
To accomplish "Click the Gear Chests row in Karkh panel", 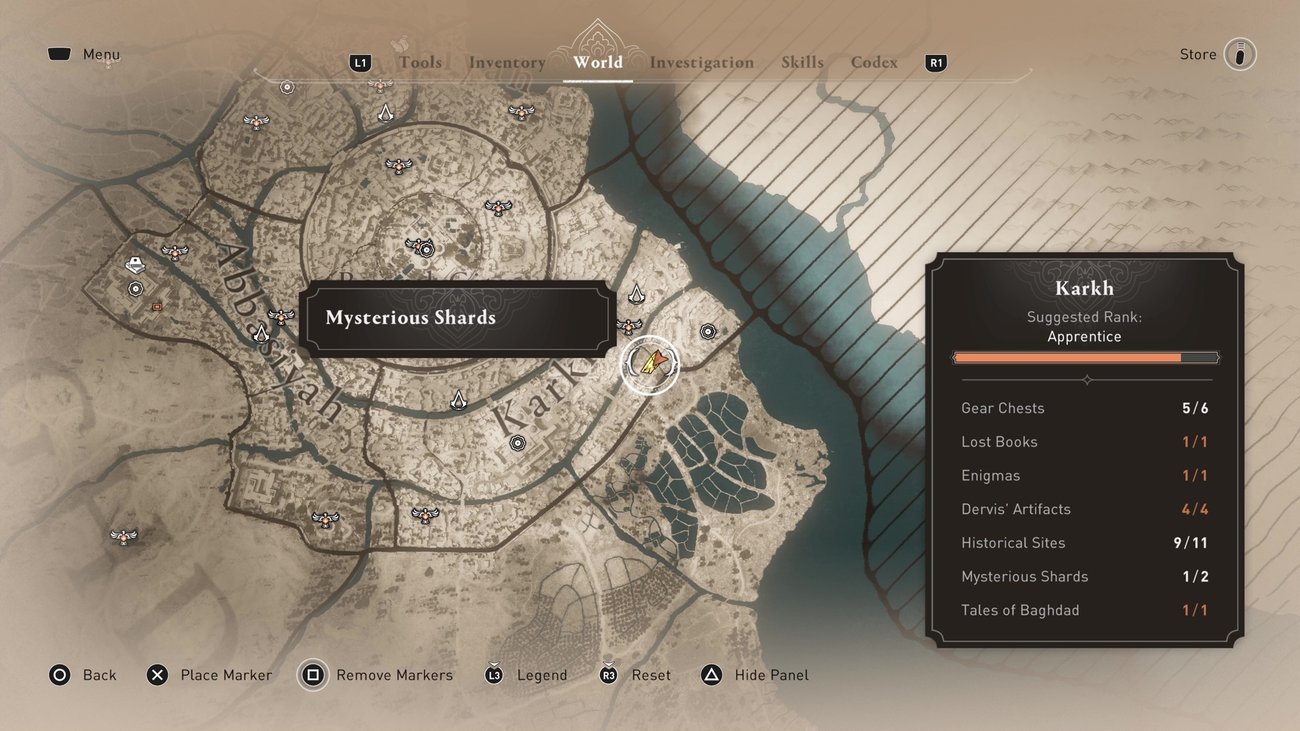I will point(1085,408).
